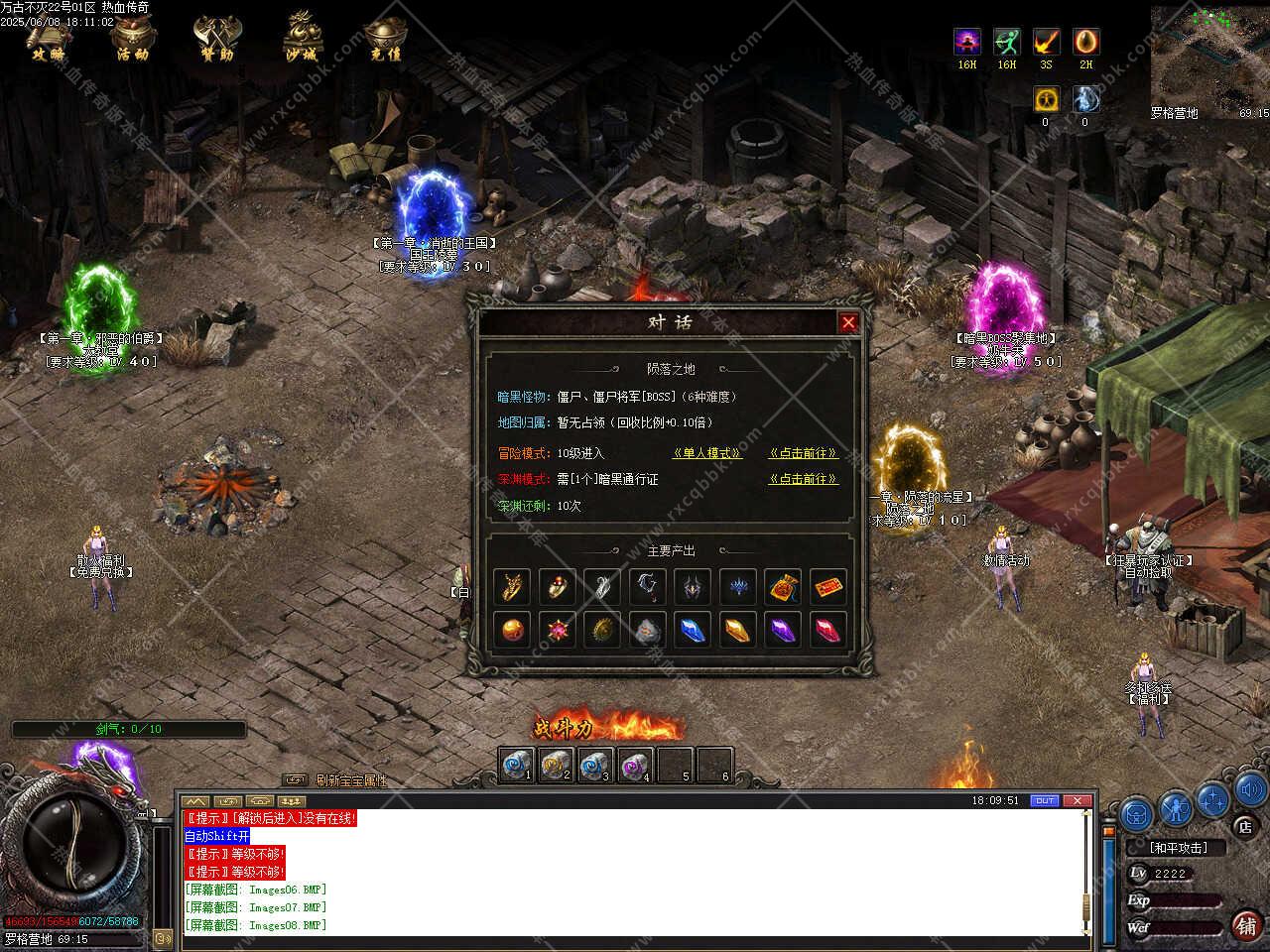Close the chat panel with red X
The image size is (1270, 952).
(1078, 800)
